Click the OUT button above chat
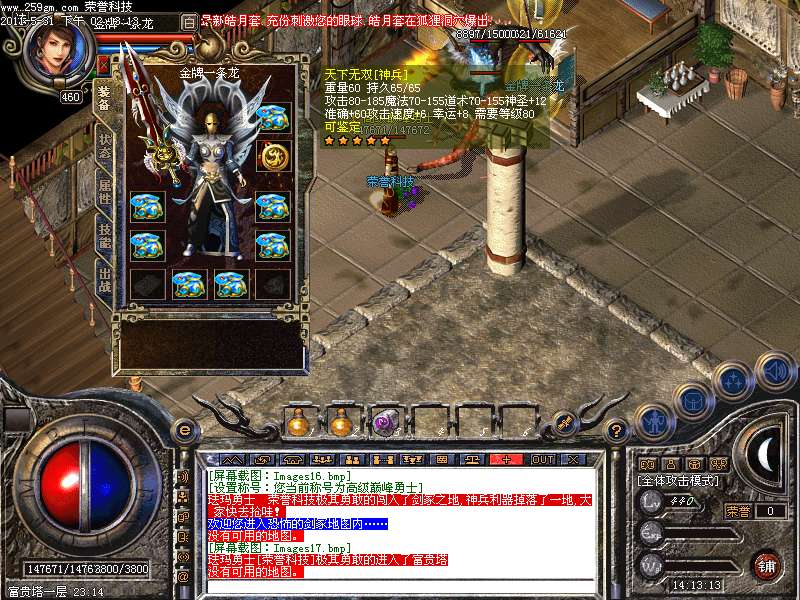Image resolution: width=800 pixels, height=600 pixels. point(542,459)
